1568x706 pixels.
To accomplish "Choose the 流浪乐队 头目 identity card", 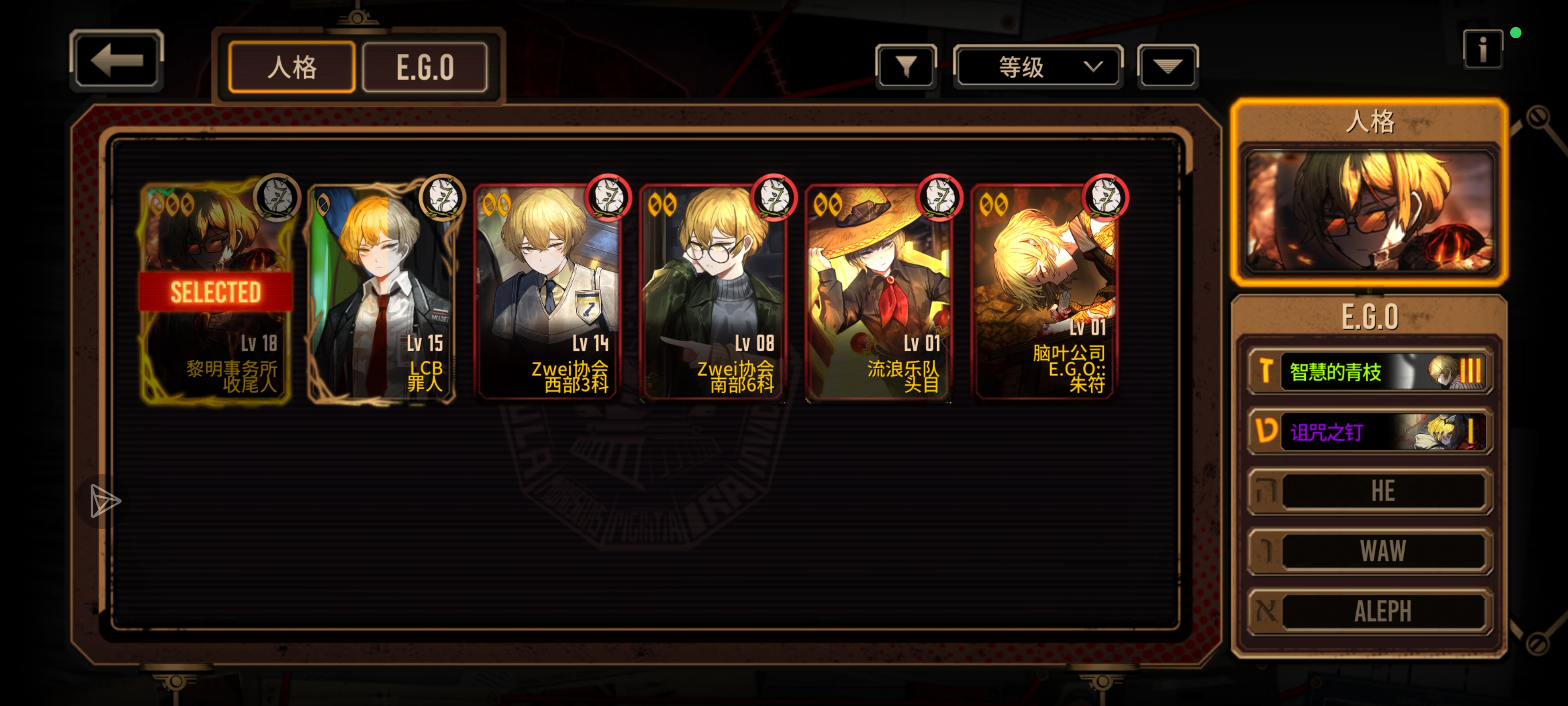I will (x=879, y=292).
